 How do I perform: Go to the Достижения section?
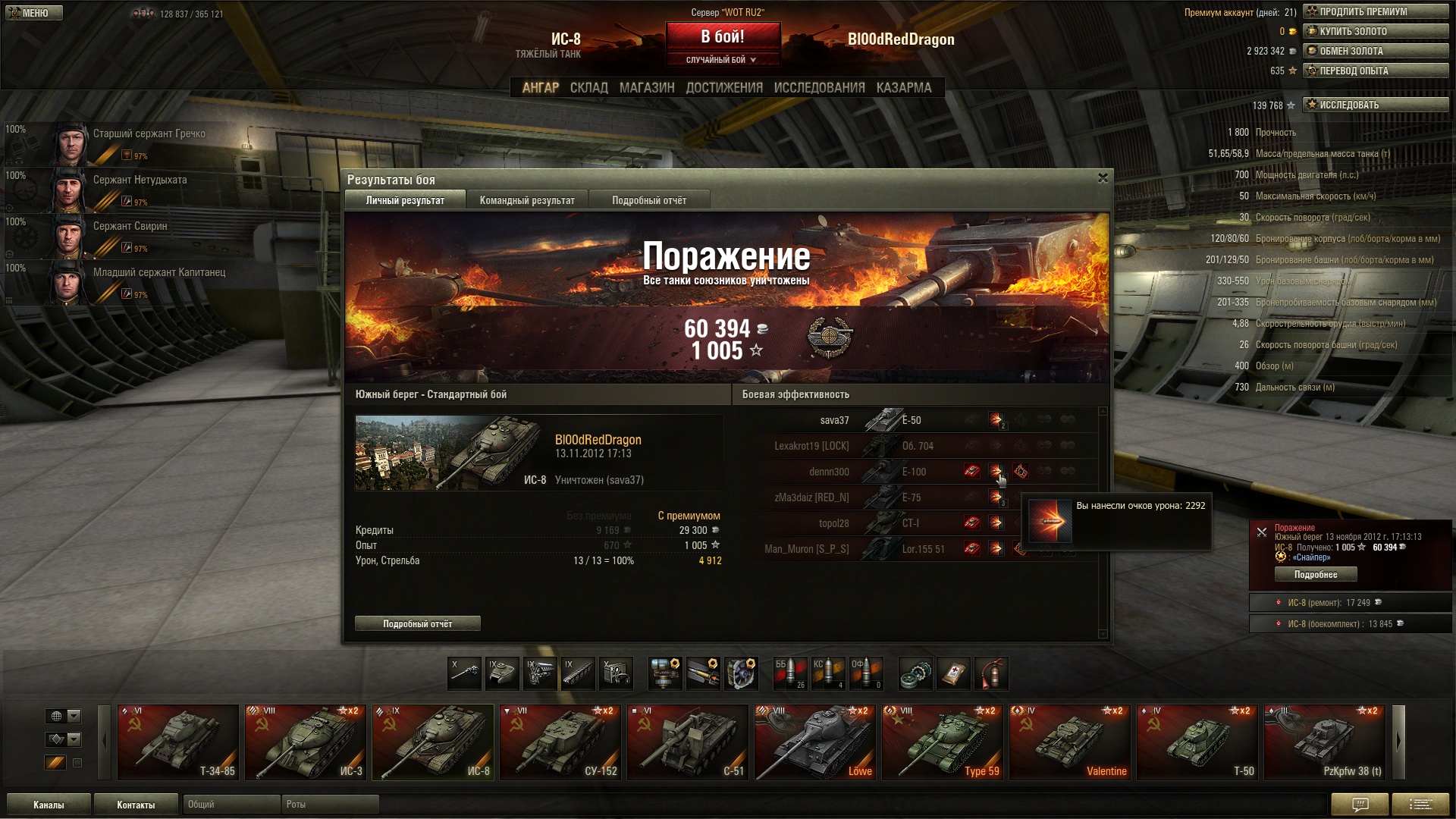723,88
